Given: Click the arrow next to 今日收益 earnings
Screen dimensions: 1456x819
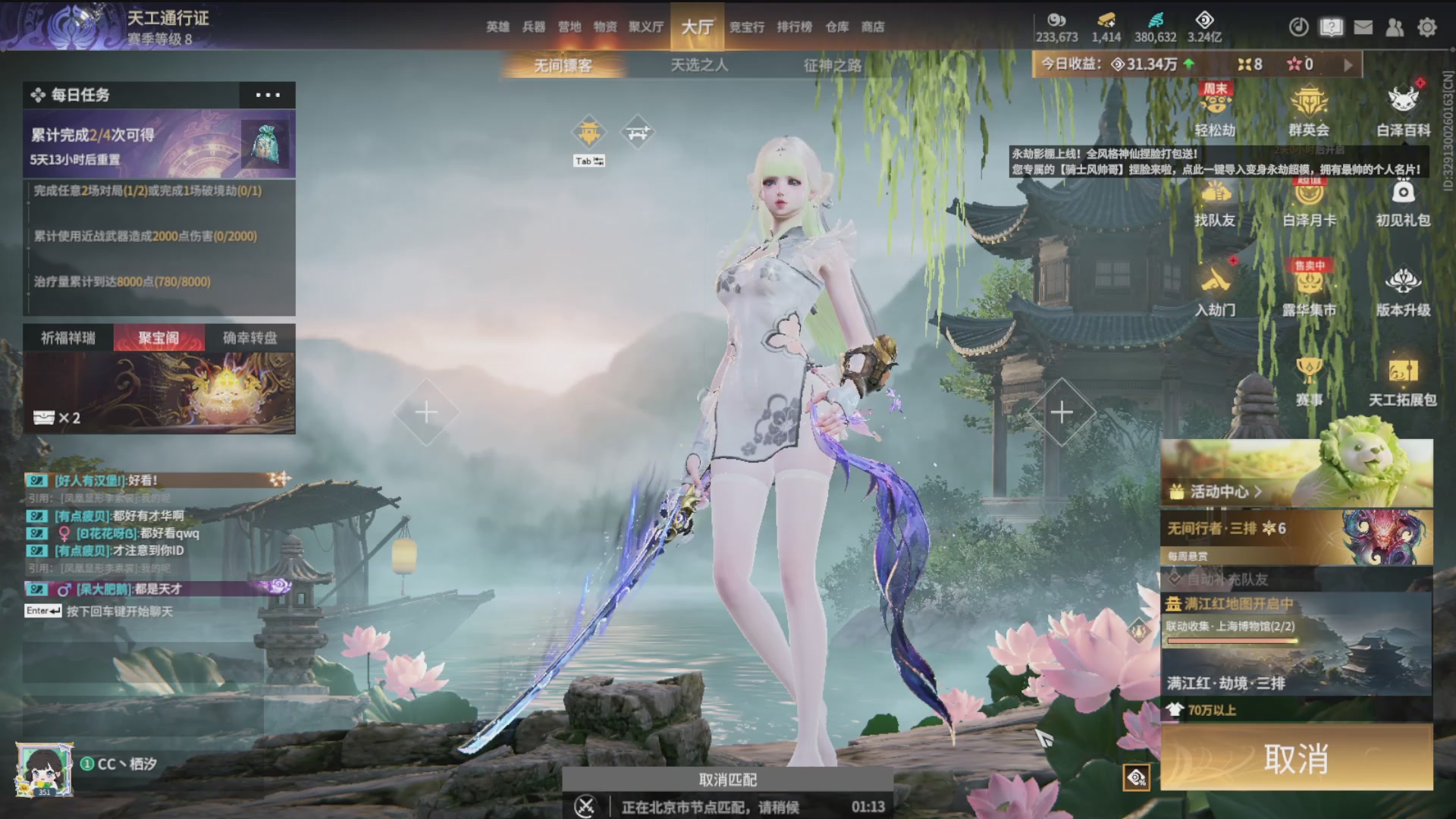Looking at the screenshot, I should click(1348, 64).
